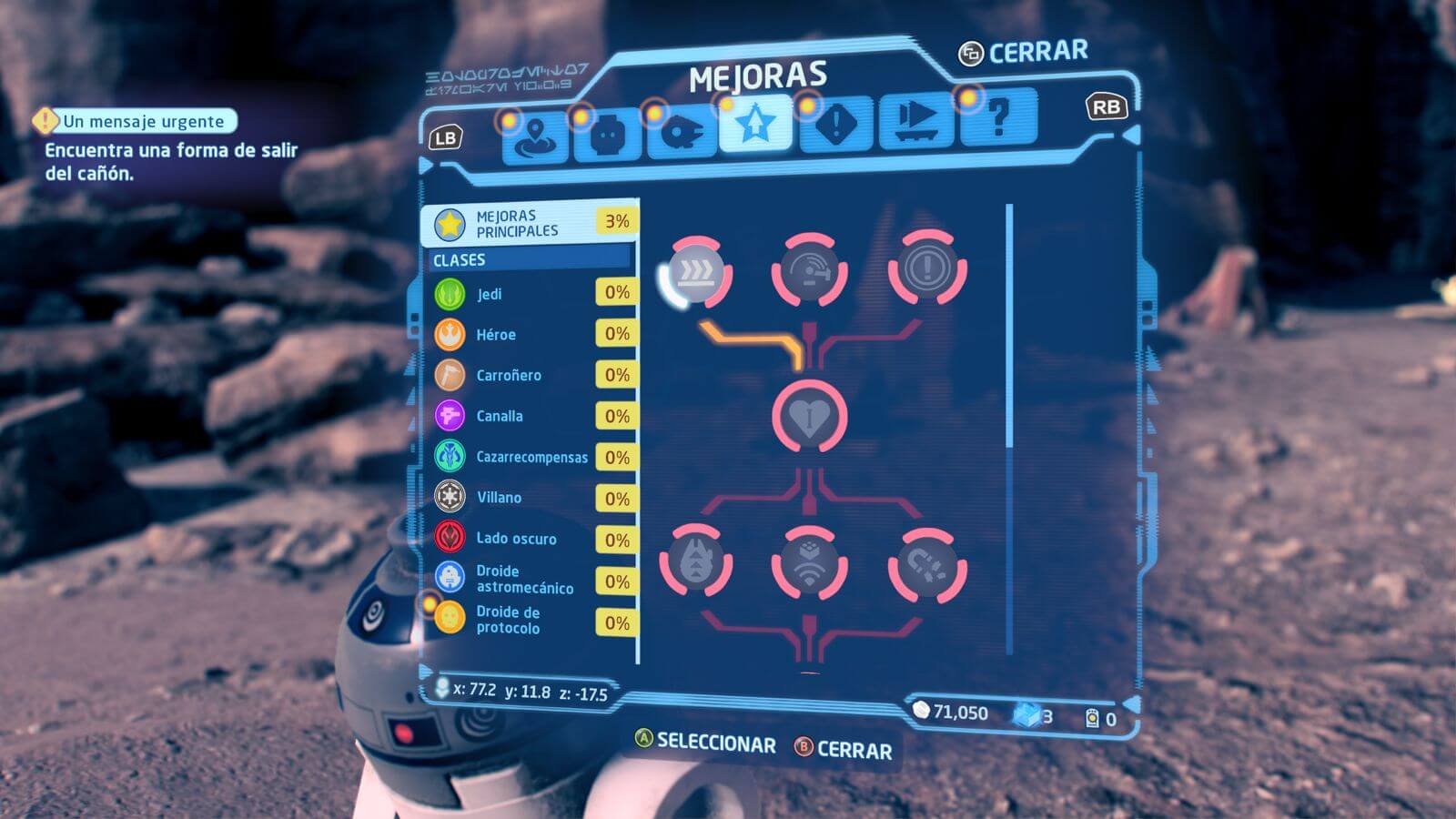Select the speed arrows upgrade node
Image resolution: width=1456 pixels, height=819 pixels.
[696, 270]
